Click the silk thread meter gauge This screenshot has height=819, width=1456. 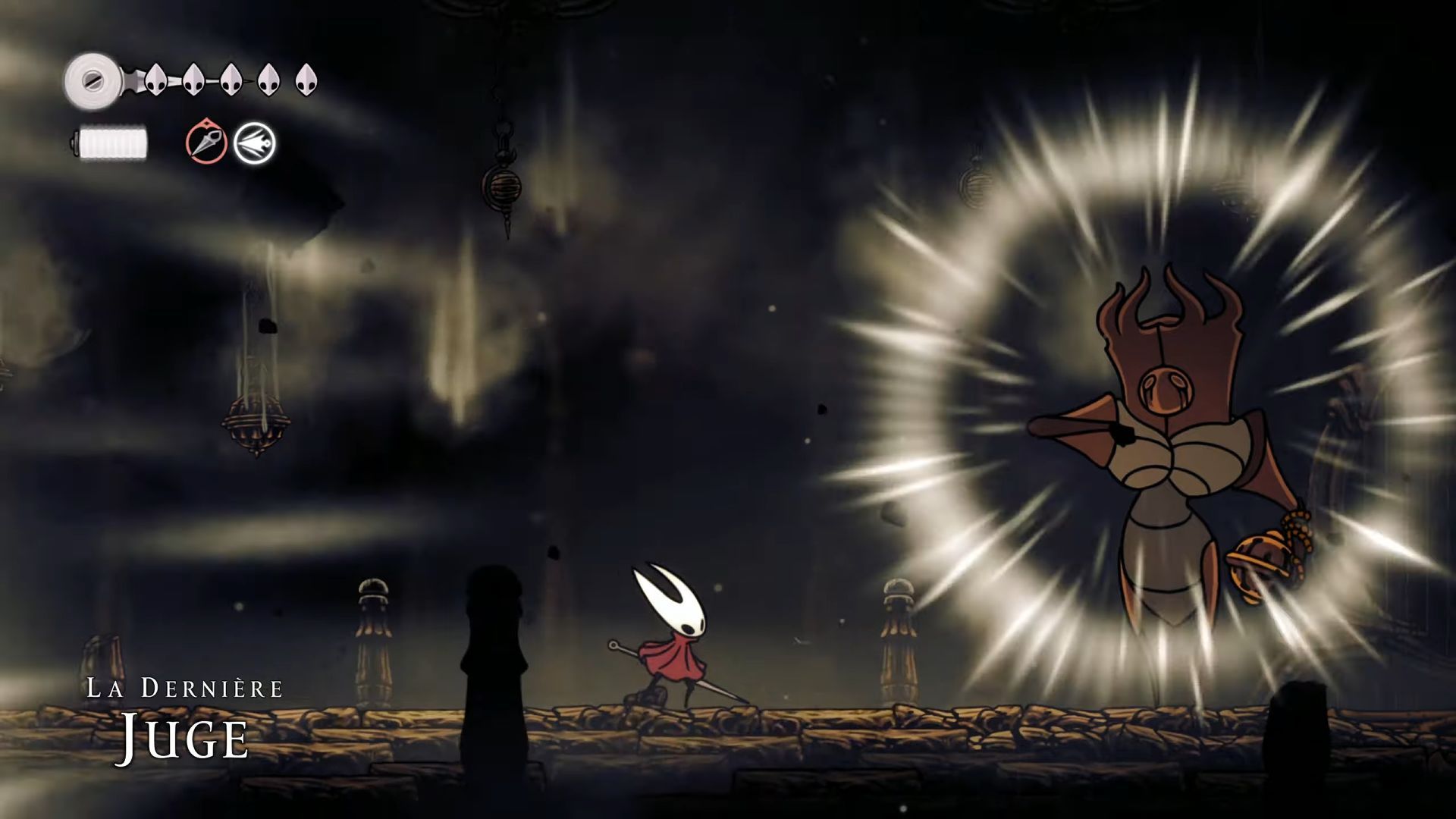(112, 140)
